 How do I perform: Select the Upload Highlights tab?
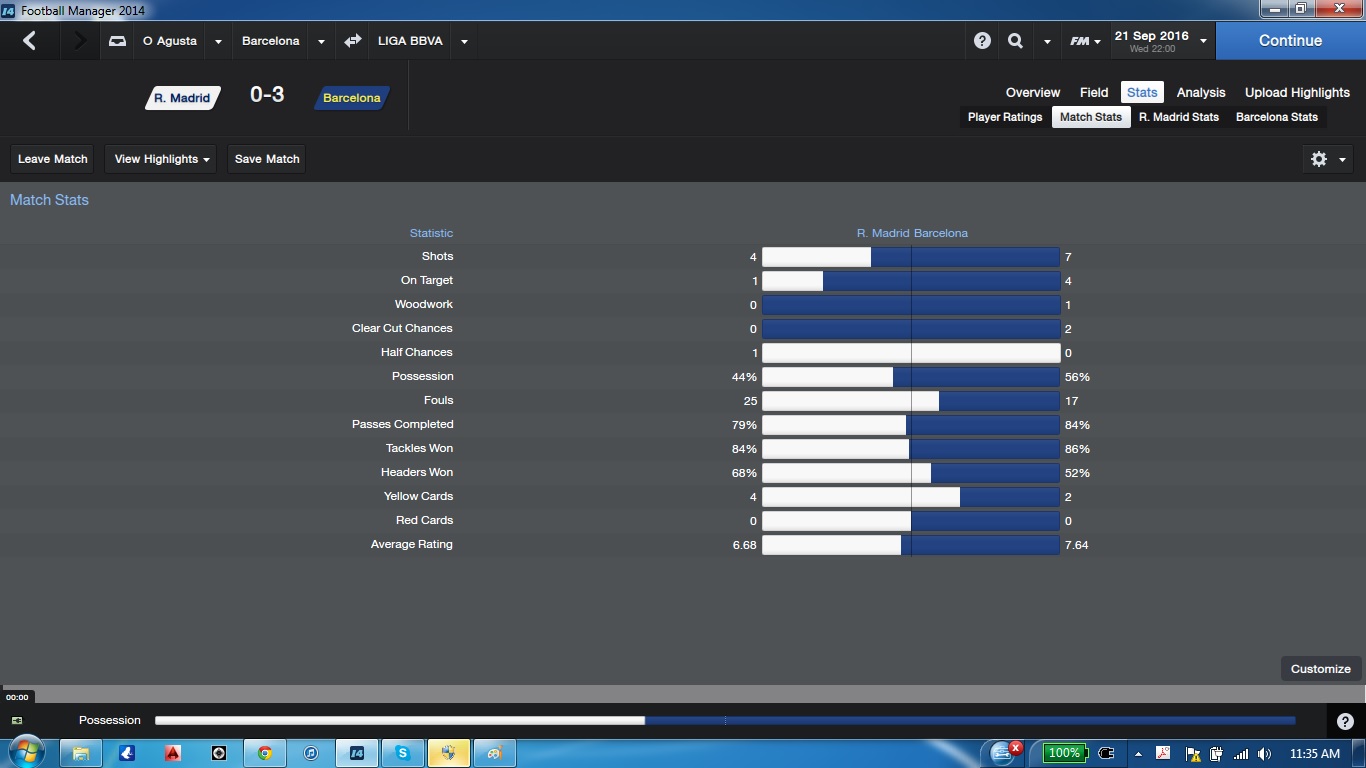[1297, 92]
